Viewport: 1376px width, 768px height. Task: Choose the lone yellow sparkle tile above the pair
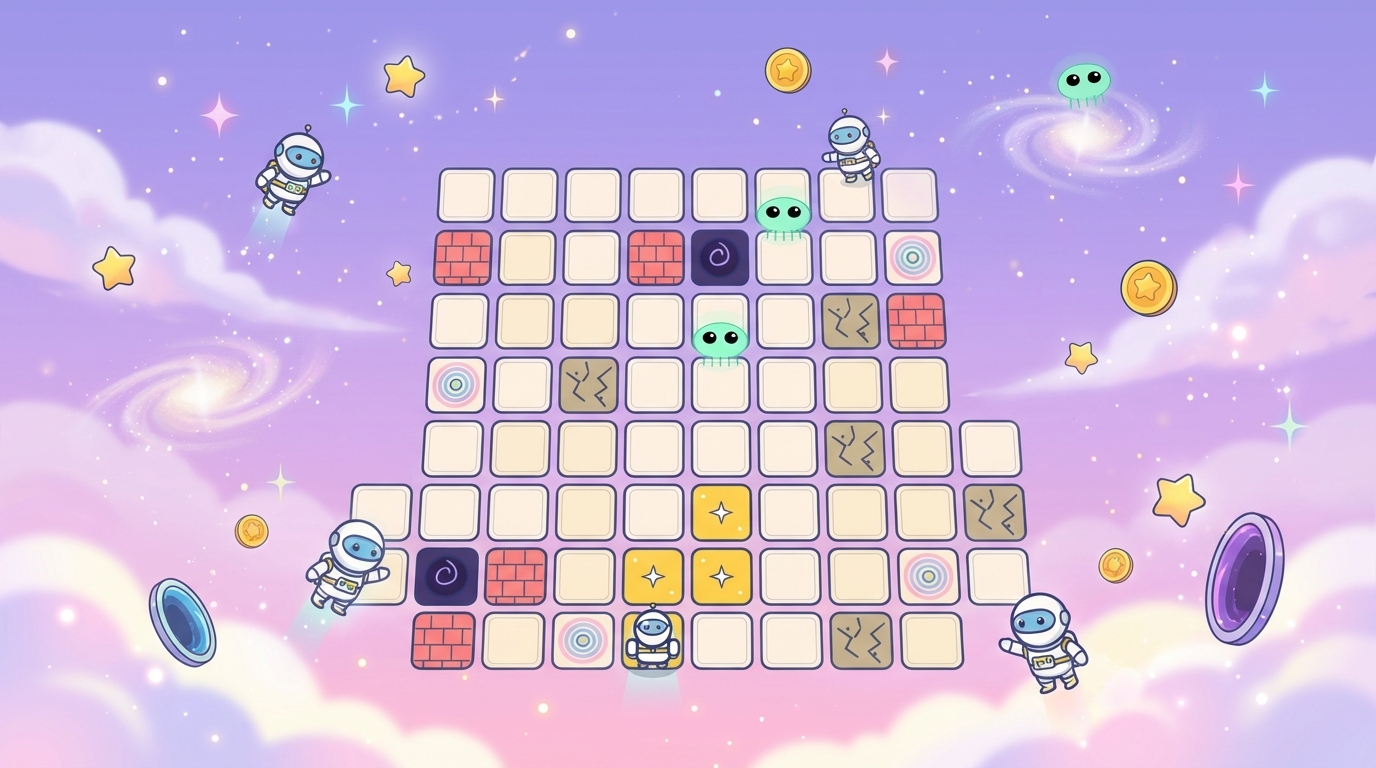point(721,513)
